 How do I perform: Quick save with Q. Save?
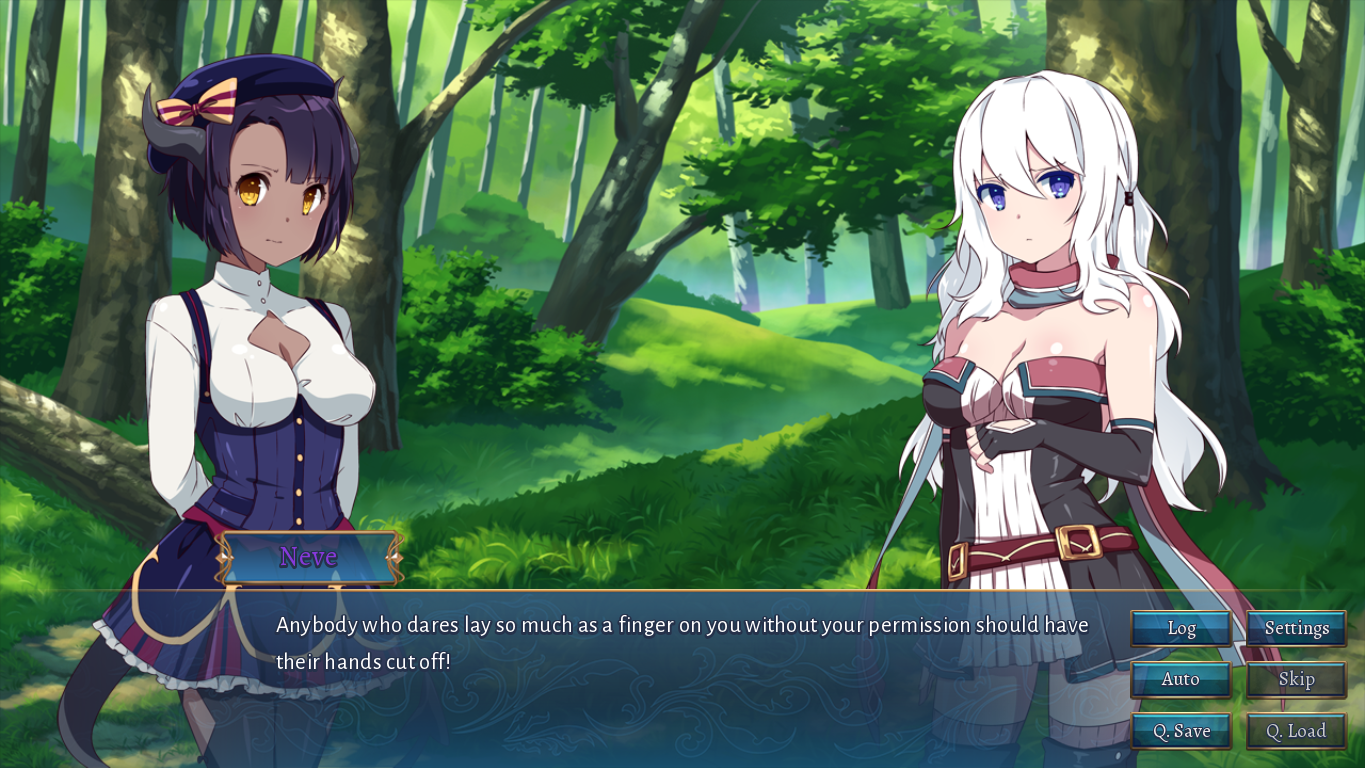(x=1181, y=731)
